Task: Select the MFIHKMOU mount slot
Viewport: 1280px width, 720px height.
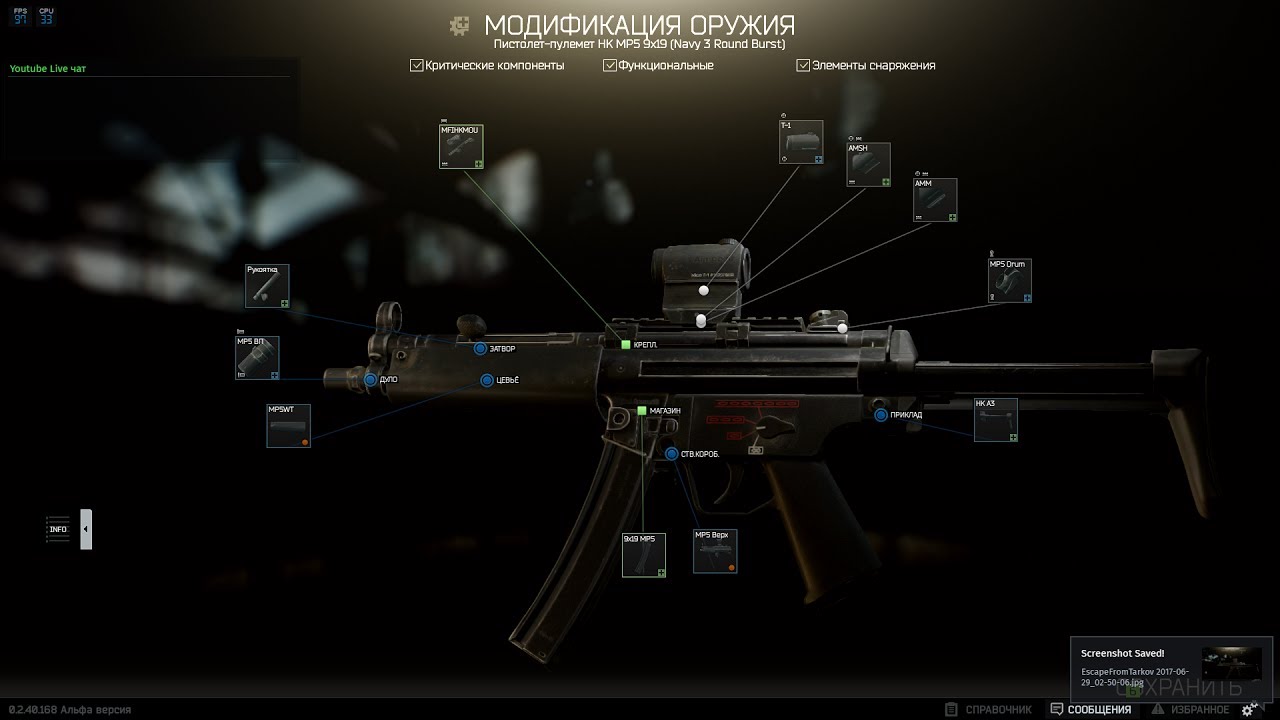Action: click(x=461, y=146)
